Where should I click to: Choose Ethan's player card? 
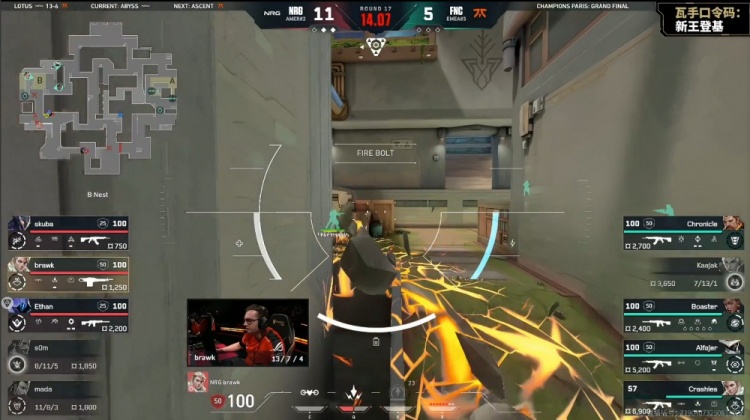tap(67, 314)
